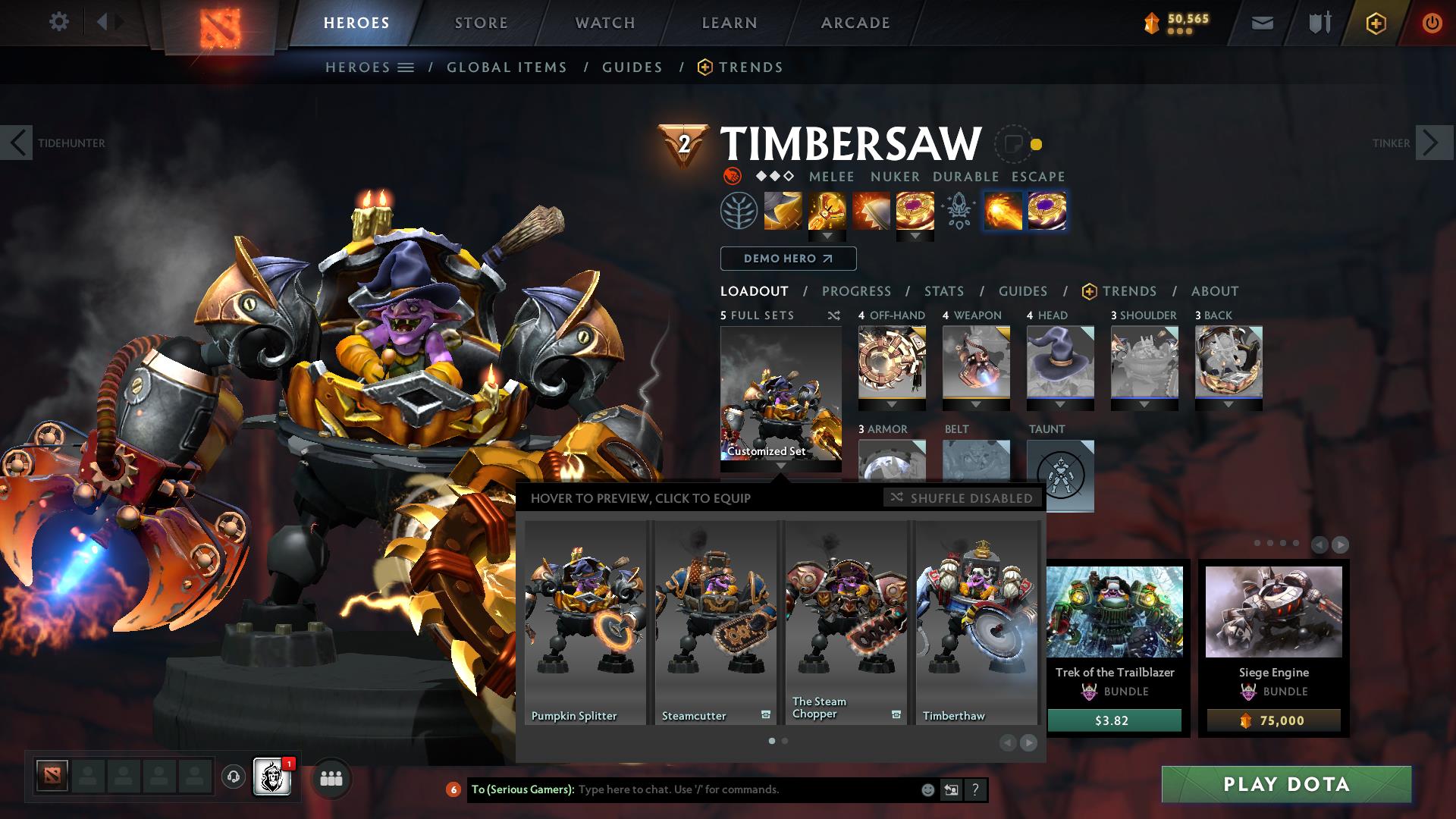The width and height of the screenshot is (1456, 819).
Task: Select the Whirling Death ability icon
Action: coord(783,212)
